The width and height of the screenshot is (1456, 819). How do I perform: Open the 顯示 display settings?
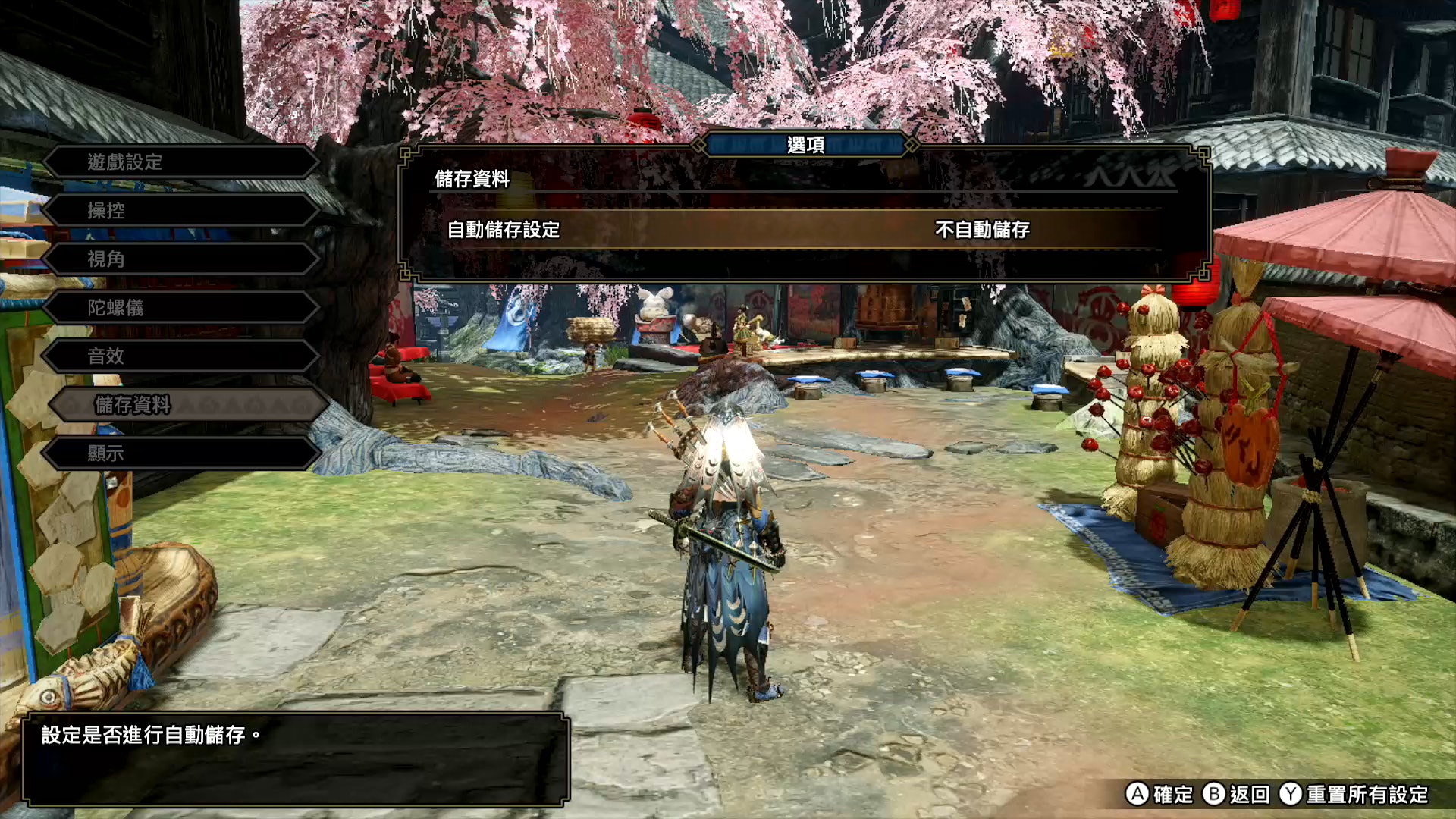180,453
